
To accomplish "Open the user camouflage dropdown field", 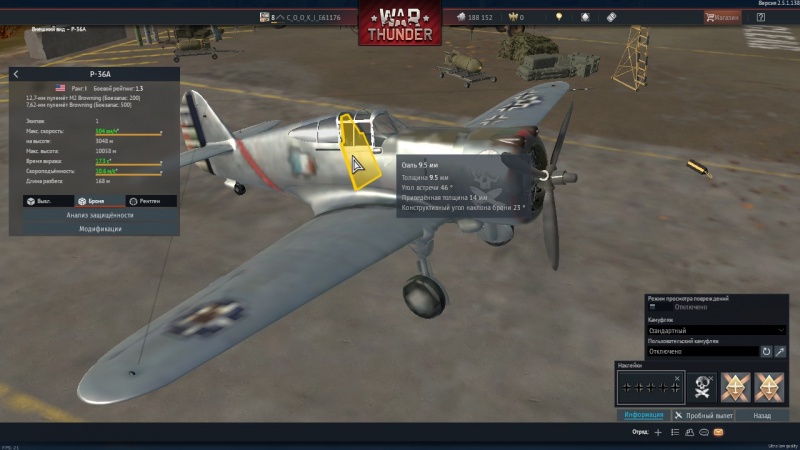I will point(702,351).
